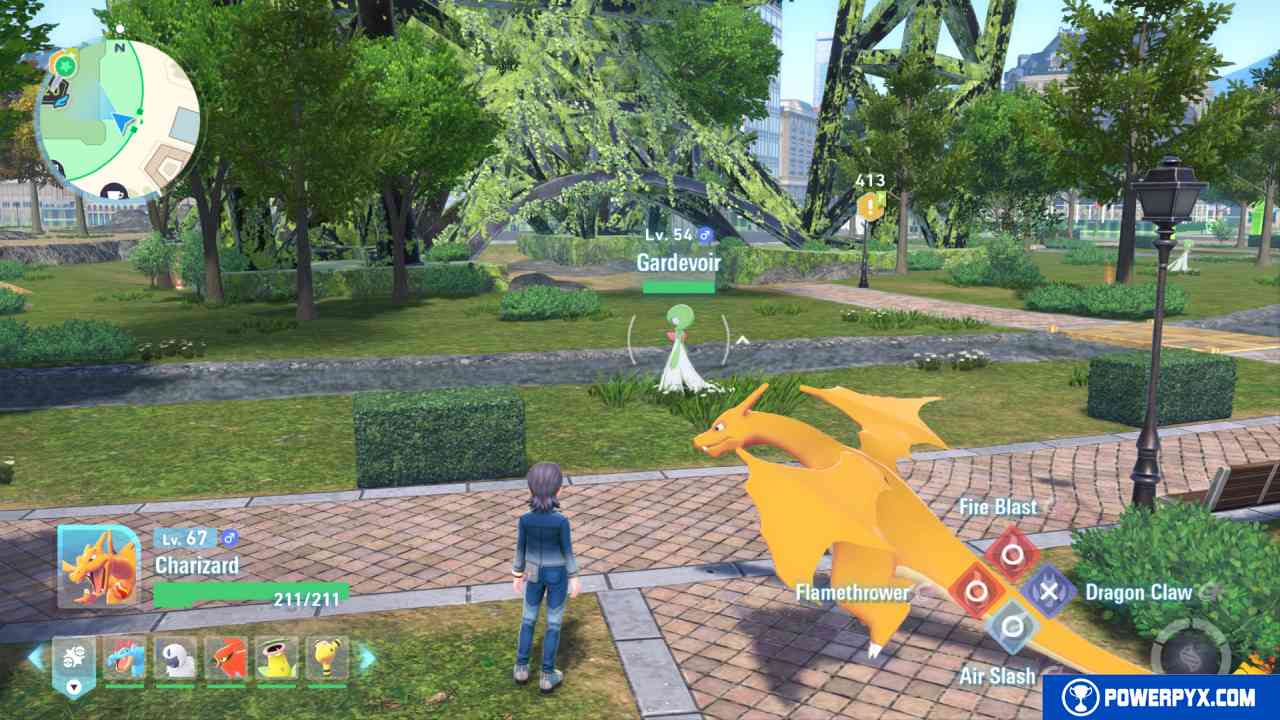Image resolution: width=1280 pixels, height=720 pixels.
Task: Click the 413 objective waypoint marker
Action: [871, 205]
